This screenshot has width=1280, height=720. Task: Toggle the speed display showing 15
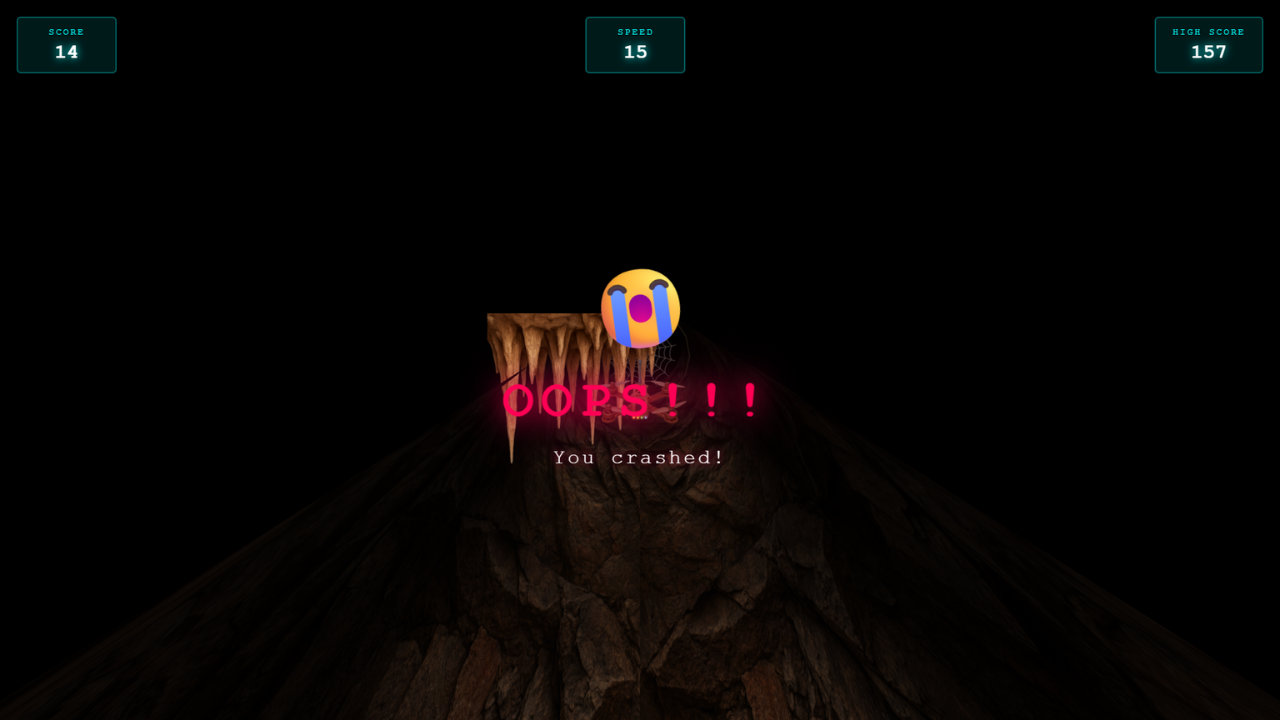pyautogui.click(x=635, y=52)
